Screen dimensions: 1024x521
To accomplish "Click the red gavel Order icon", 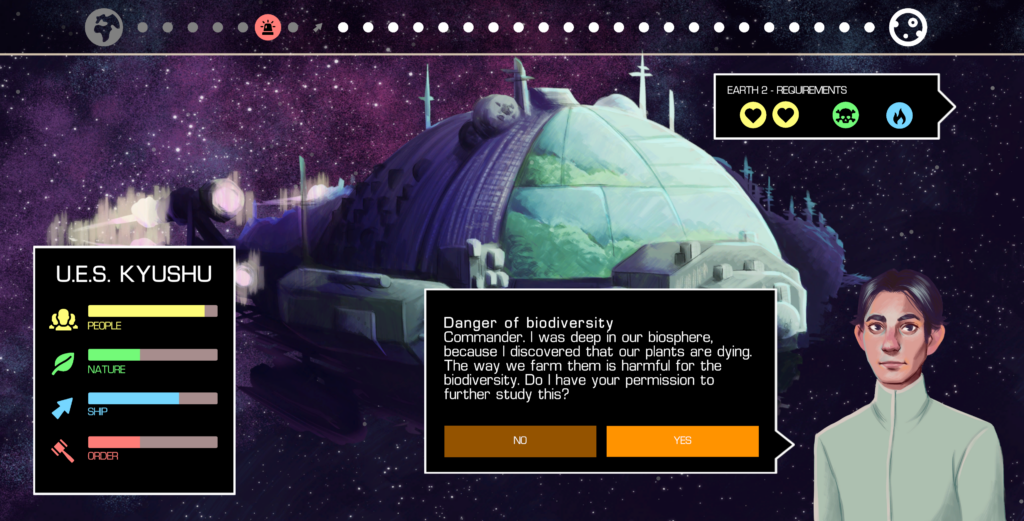I will click(x=63, y=450).
